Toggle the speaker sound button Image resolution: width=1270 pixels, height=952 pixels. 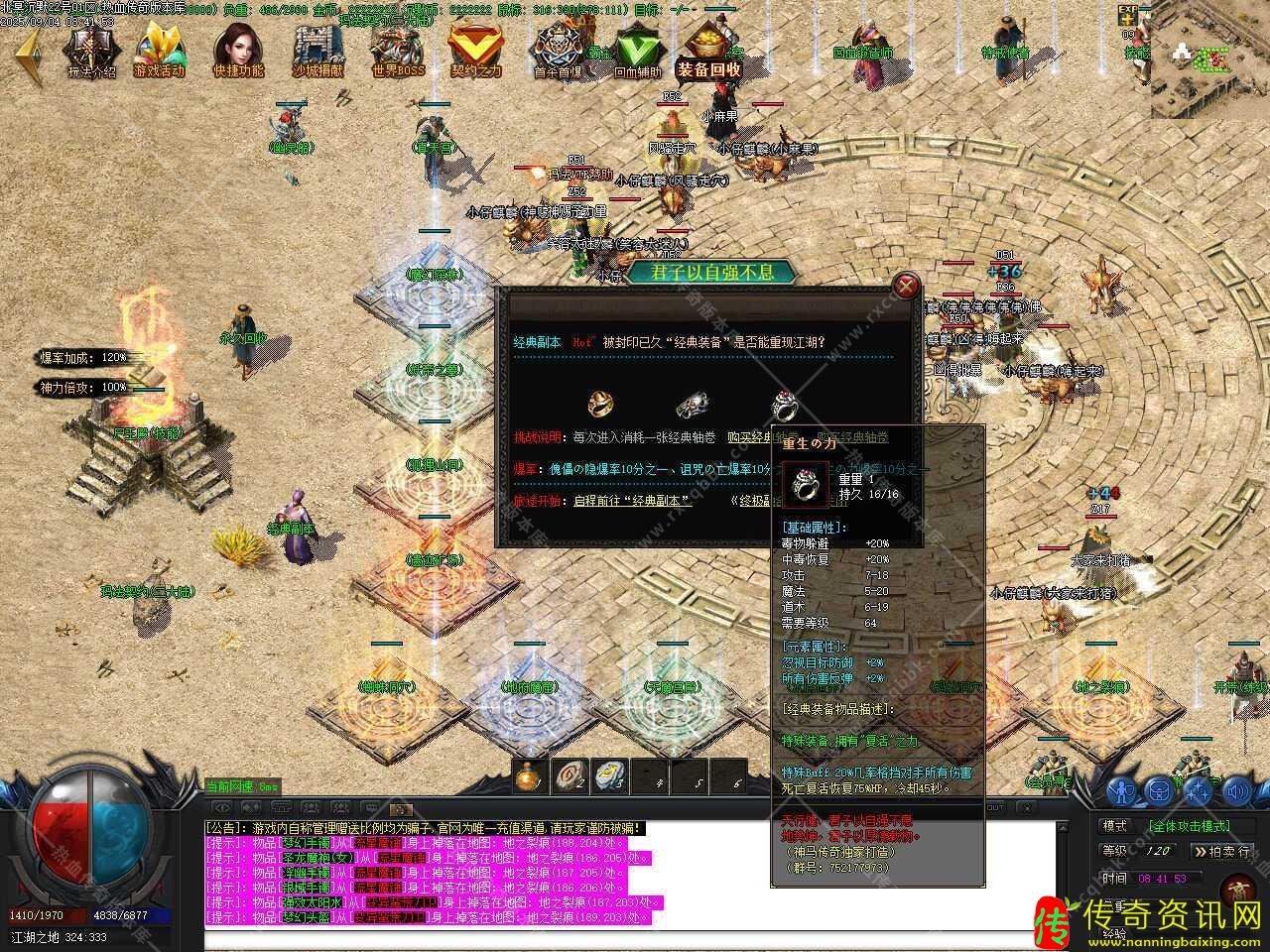[x=1235, y=790]
